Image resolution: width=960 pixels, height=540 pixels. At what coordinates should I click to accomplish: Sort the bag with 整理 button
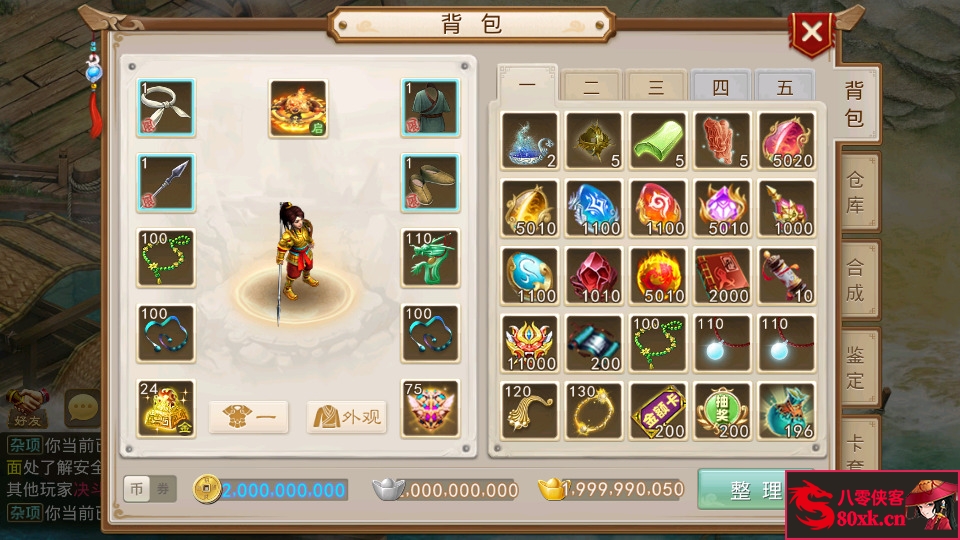point(755,490)
